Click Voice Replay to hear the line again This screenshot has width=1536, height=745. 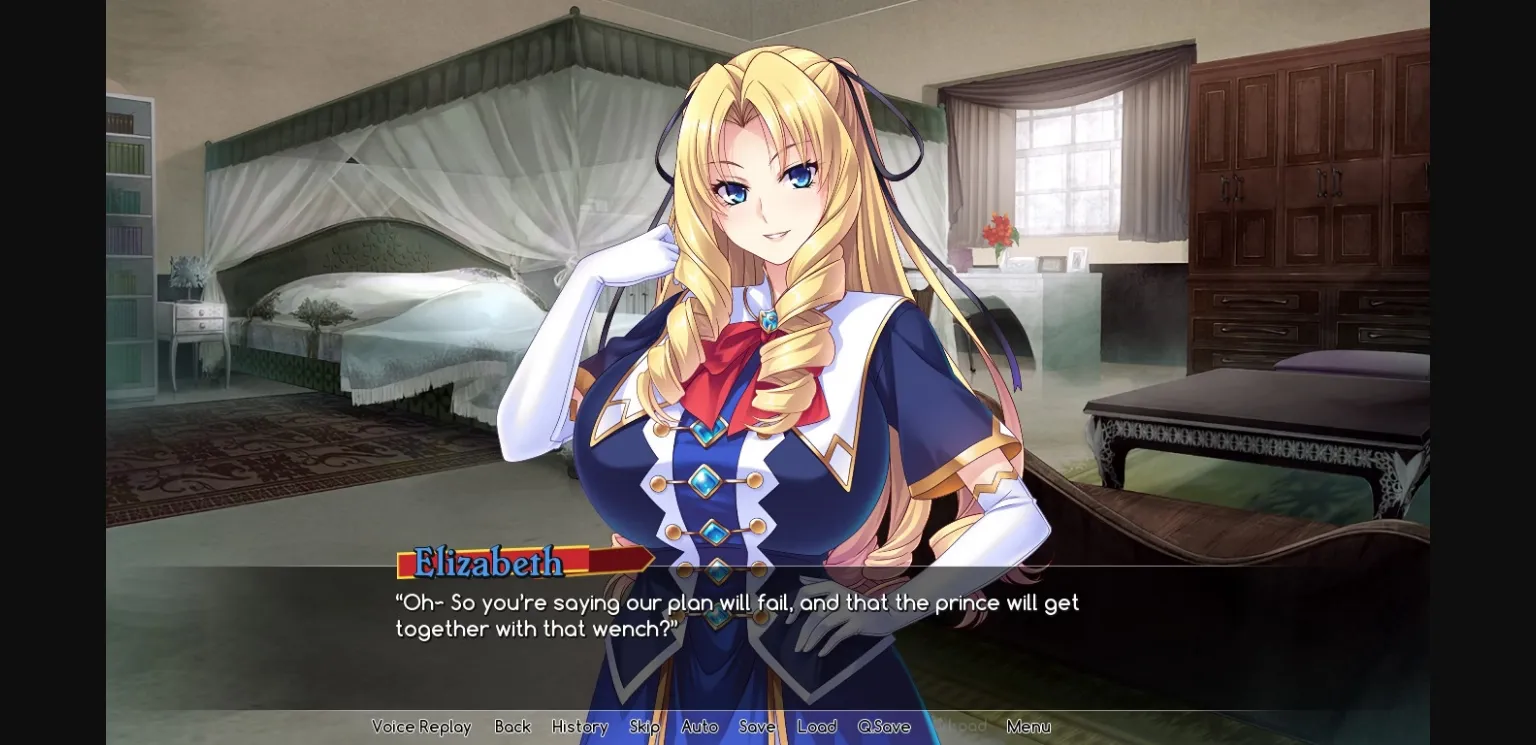tap(421, 727)
